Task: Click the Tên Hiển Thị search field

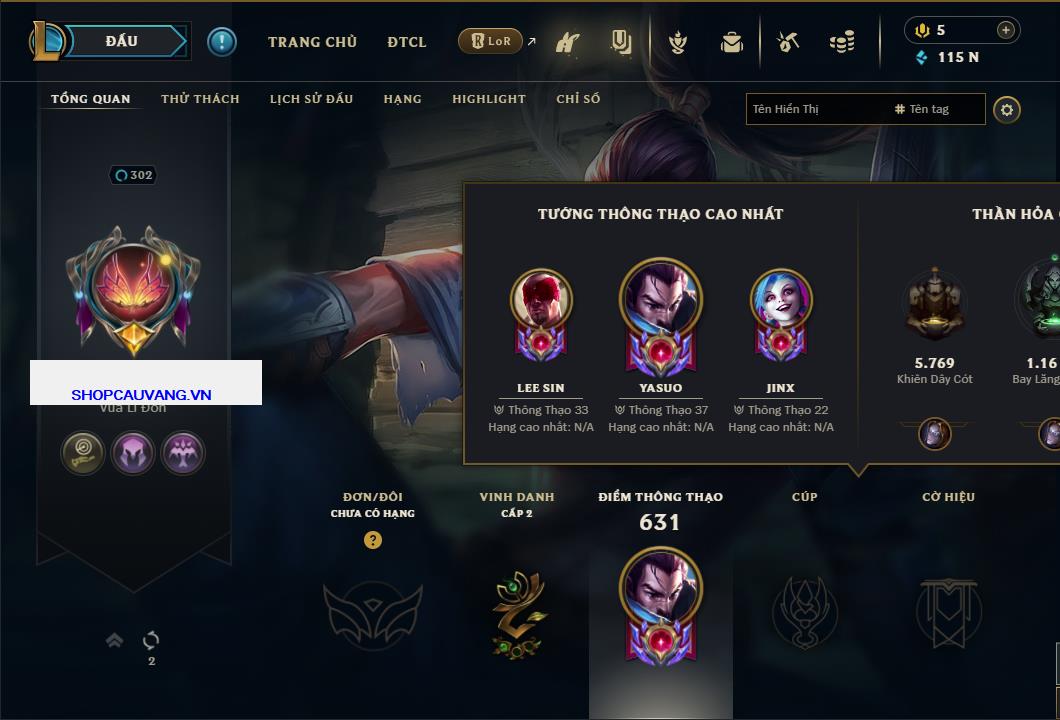Action: [815, 109]
